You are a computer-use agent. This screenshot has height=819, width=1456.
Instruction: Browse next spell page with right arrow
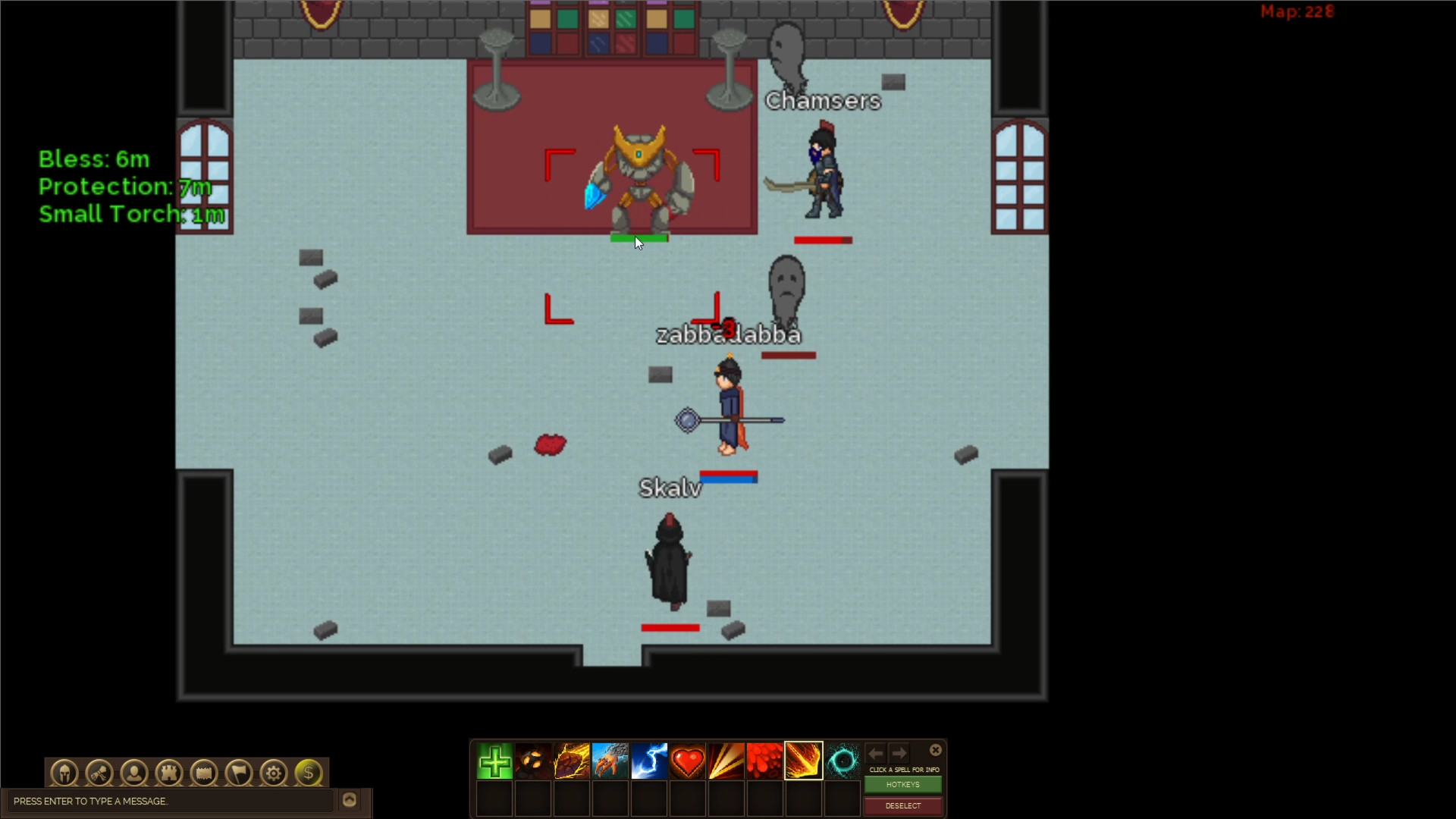899,753
